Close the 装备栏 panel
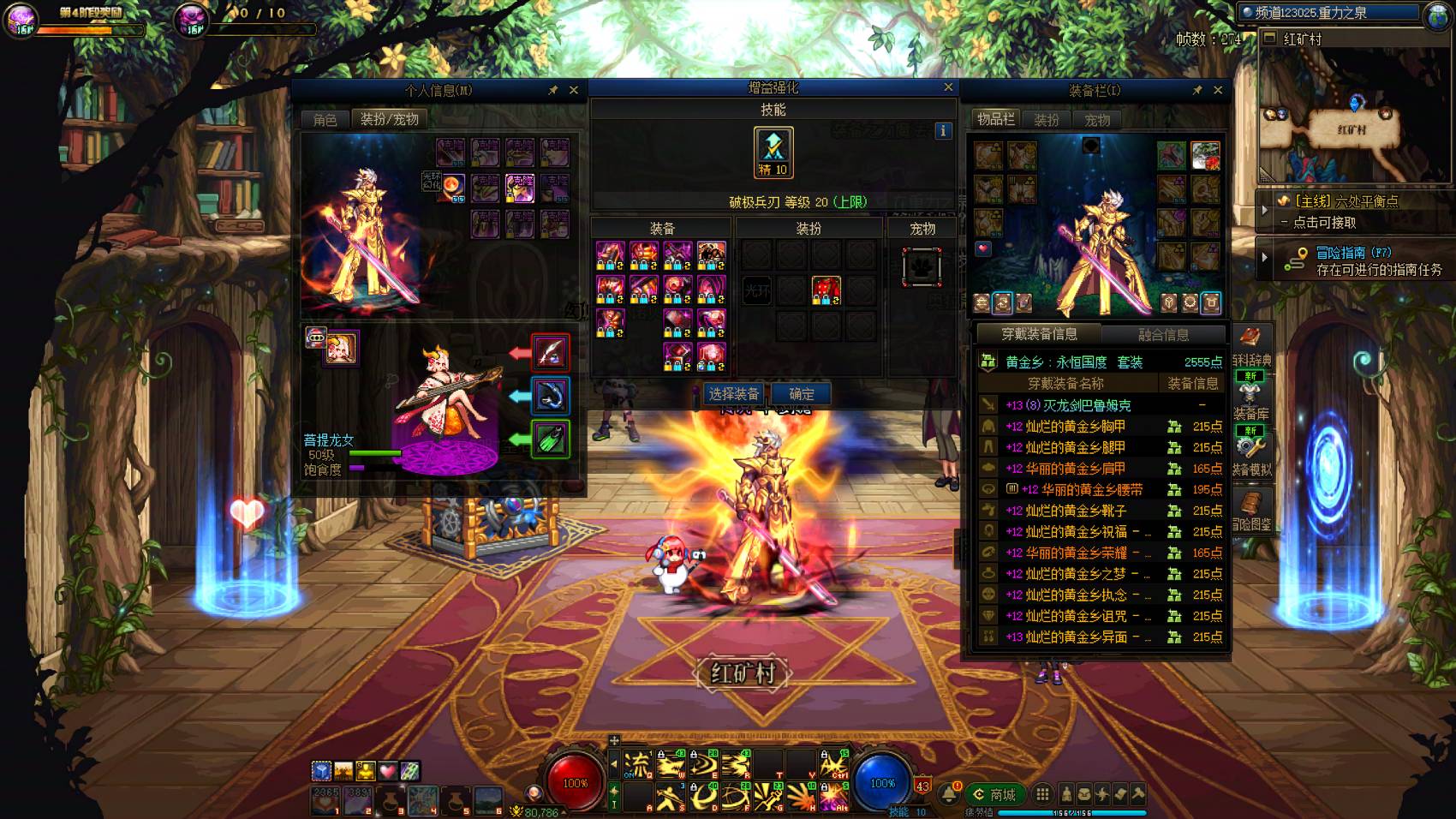 tap(1218, 90)
